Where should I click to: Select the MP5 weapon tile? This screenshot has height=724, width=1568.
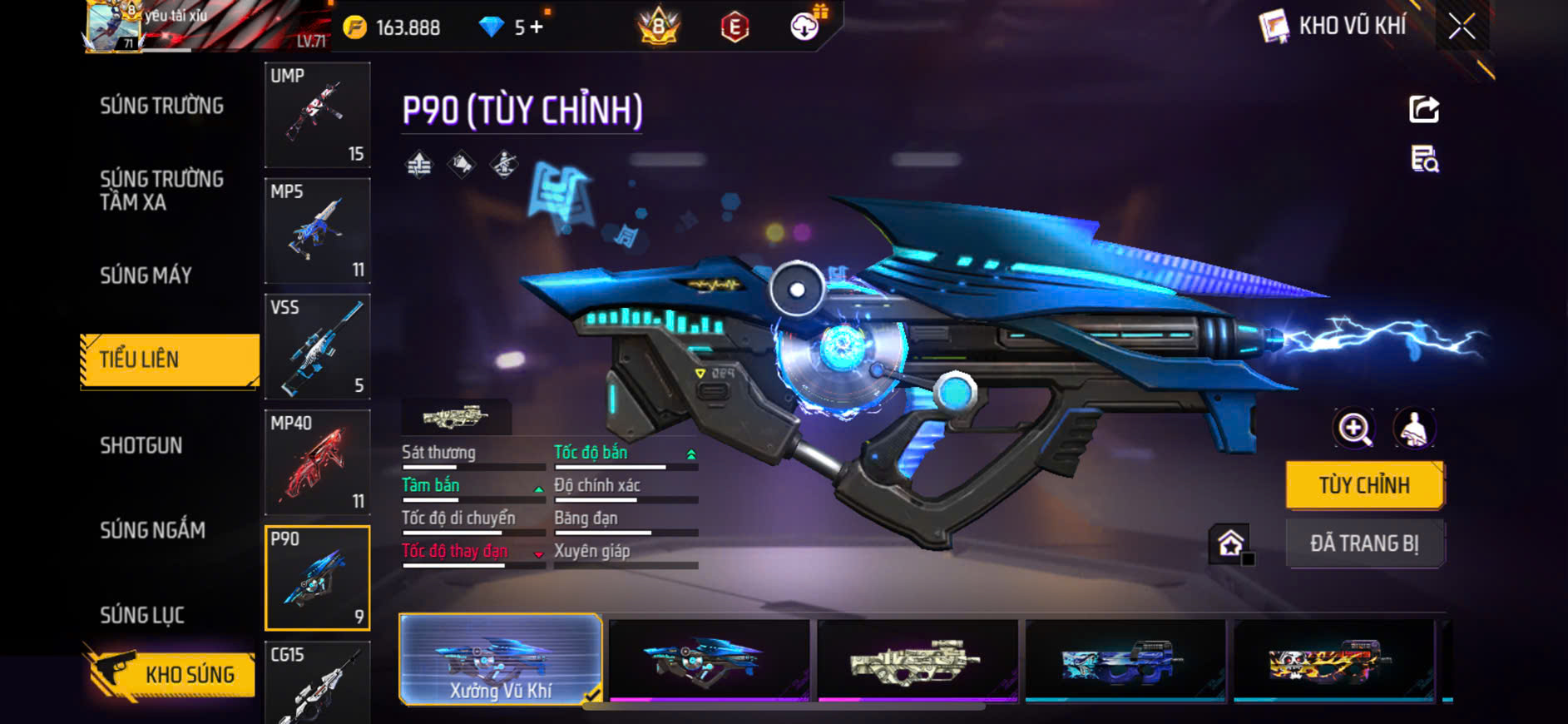[x=317, y=231]
